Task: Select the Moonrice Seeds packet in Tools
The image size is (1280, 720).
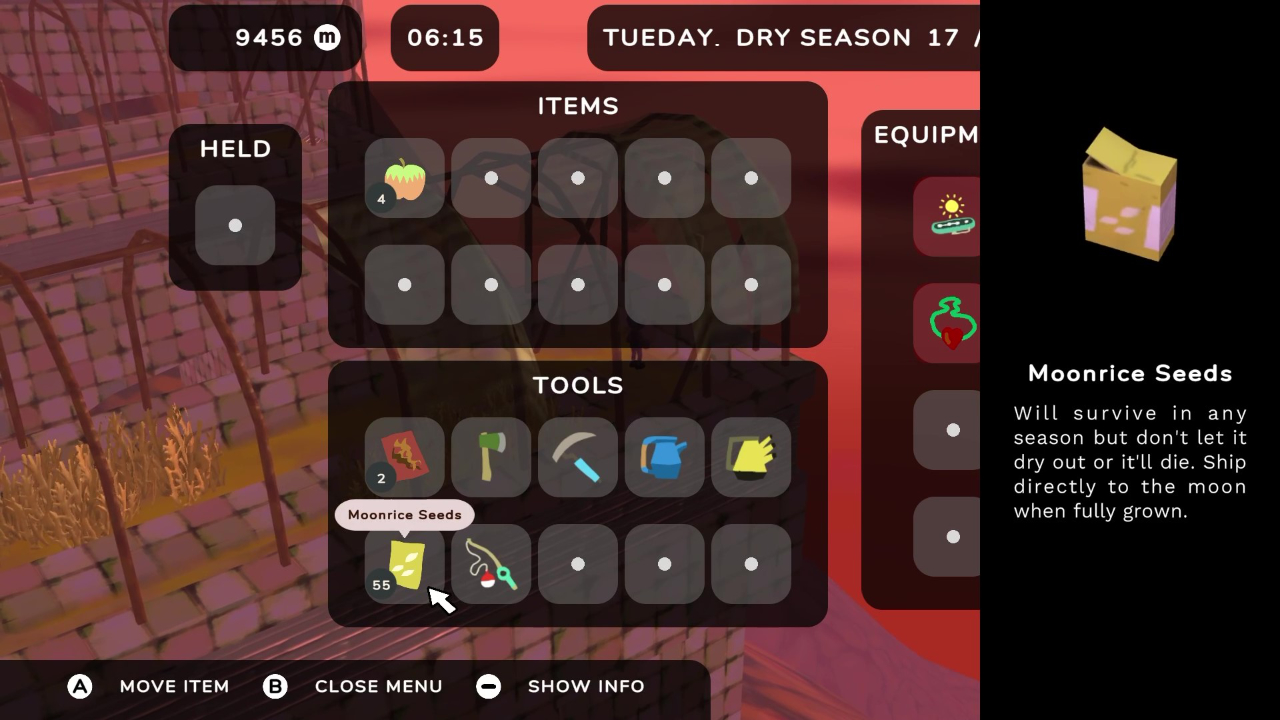Action: coord(404,563)
